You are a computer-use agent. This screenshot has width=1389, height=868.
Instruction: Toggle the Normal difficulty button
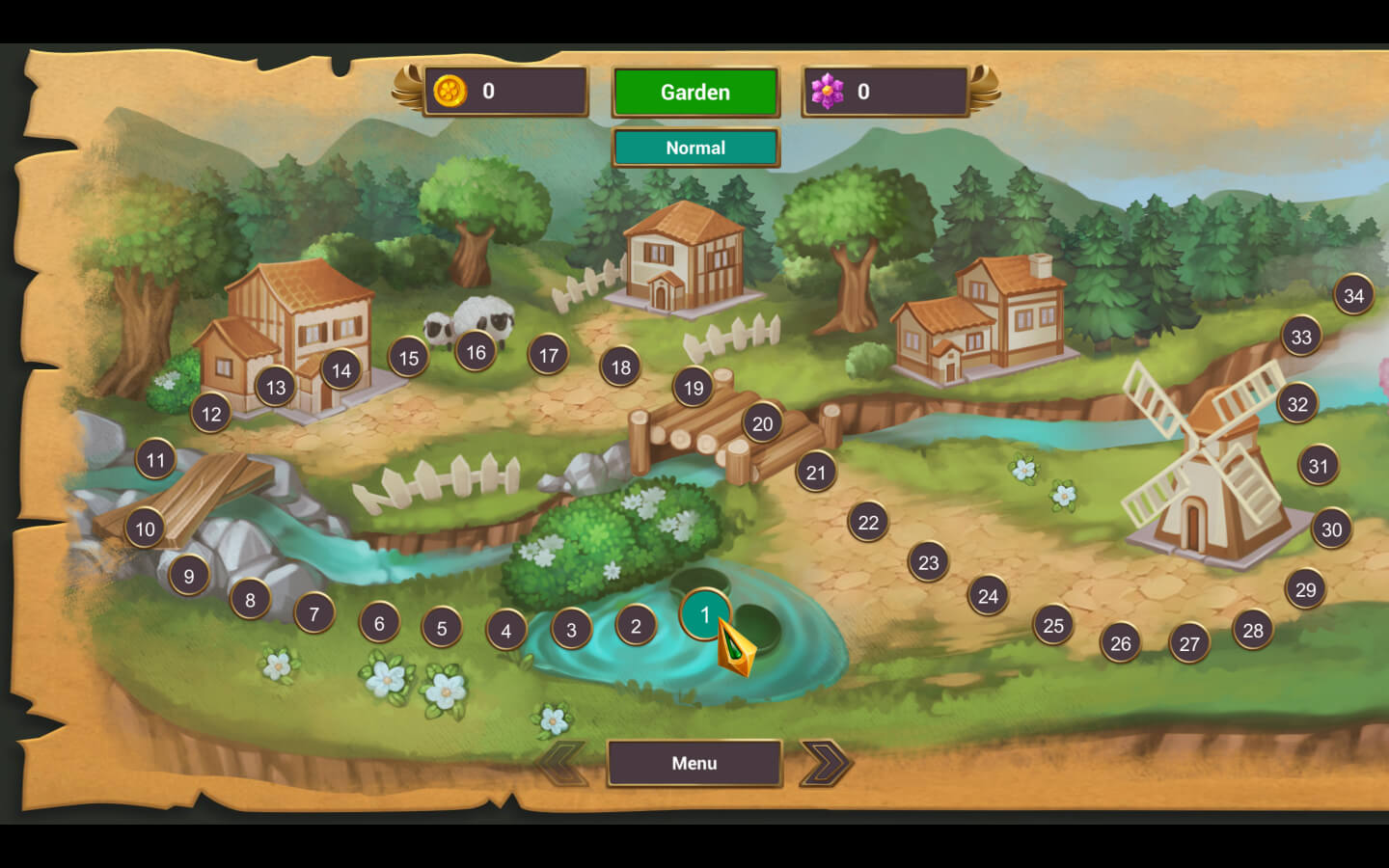[694, 148]
